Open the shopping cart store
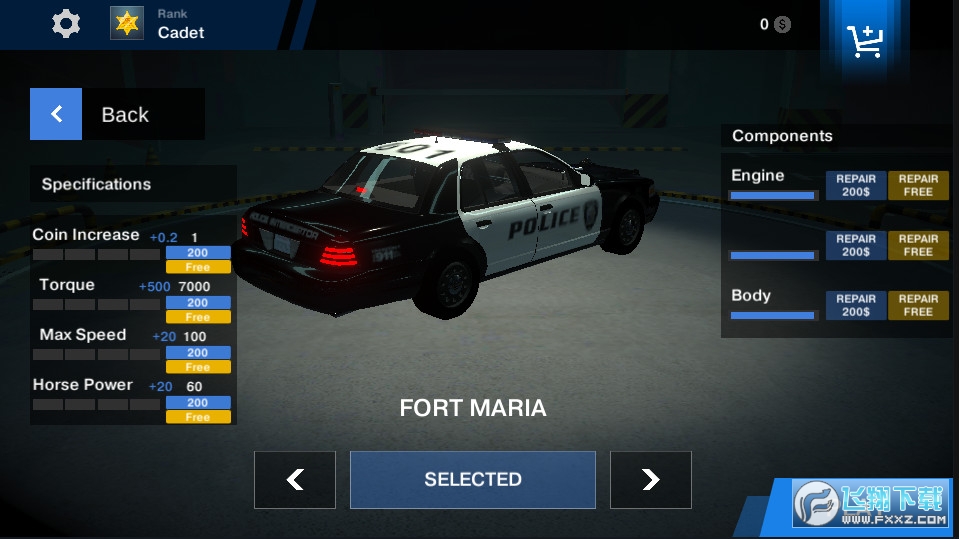The width and height of the screenshot is (959, 539). point(863,40)
